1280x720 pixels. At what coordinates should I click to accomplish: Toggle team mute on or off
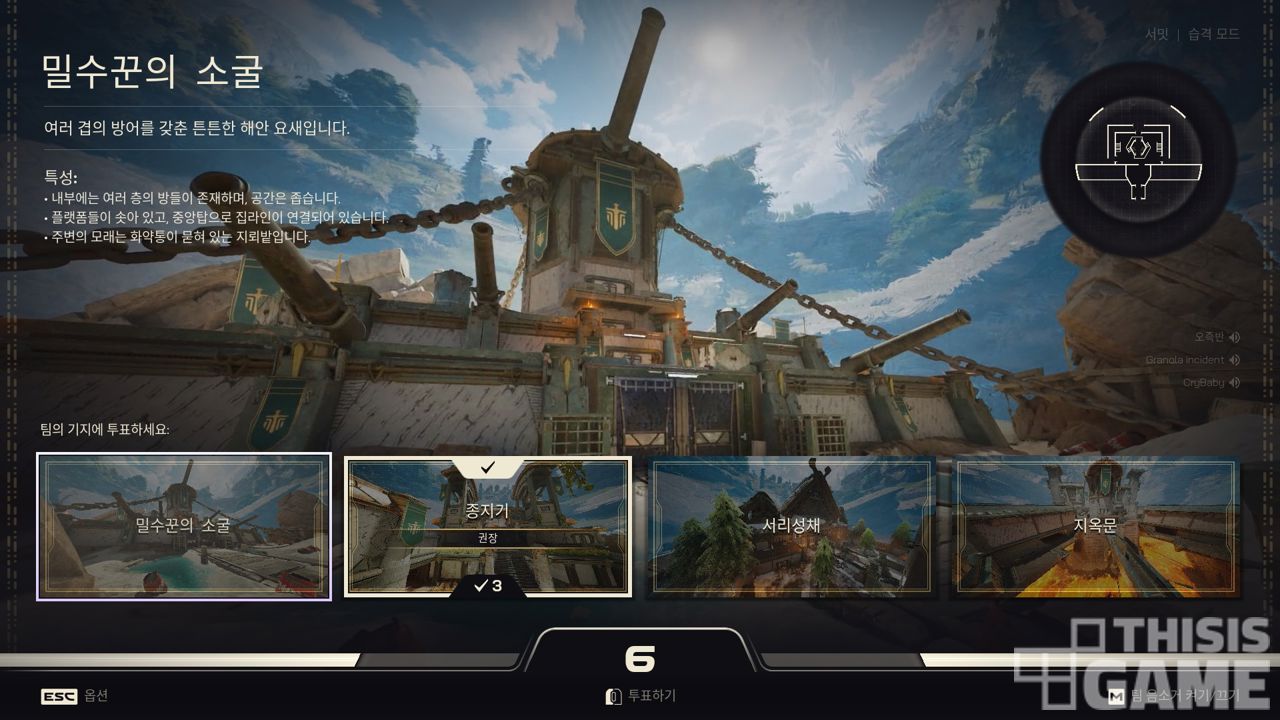click(x=1174, y=696)
